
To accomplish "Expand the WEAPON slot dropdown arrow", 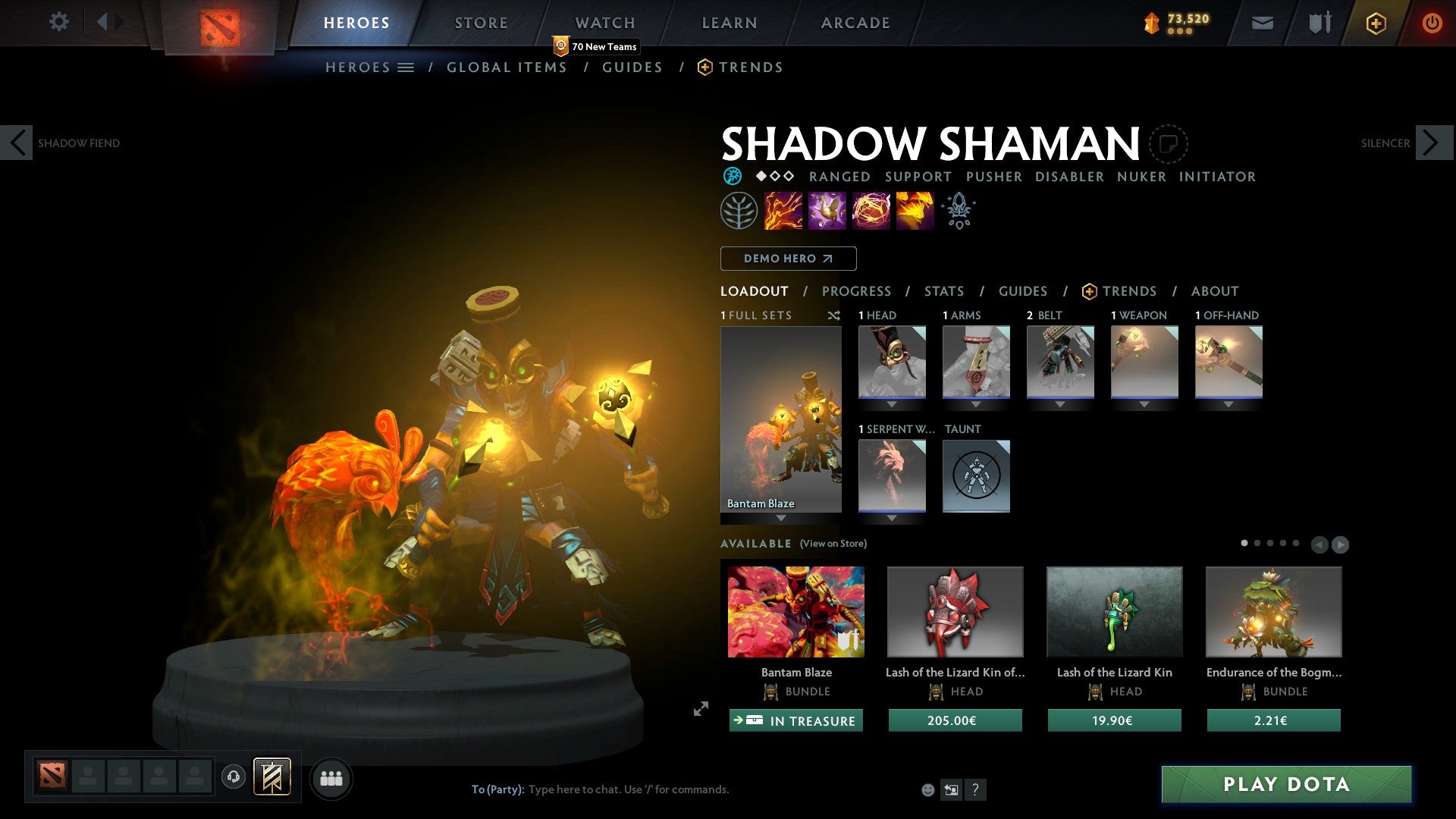I will click(x=1145, y=404).
